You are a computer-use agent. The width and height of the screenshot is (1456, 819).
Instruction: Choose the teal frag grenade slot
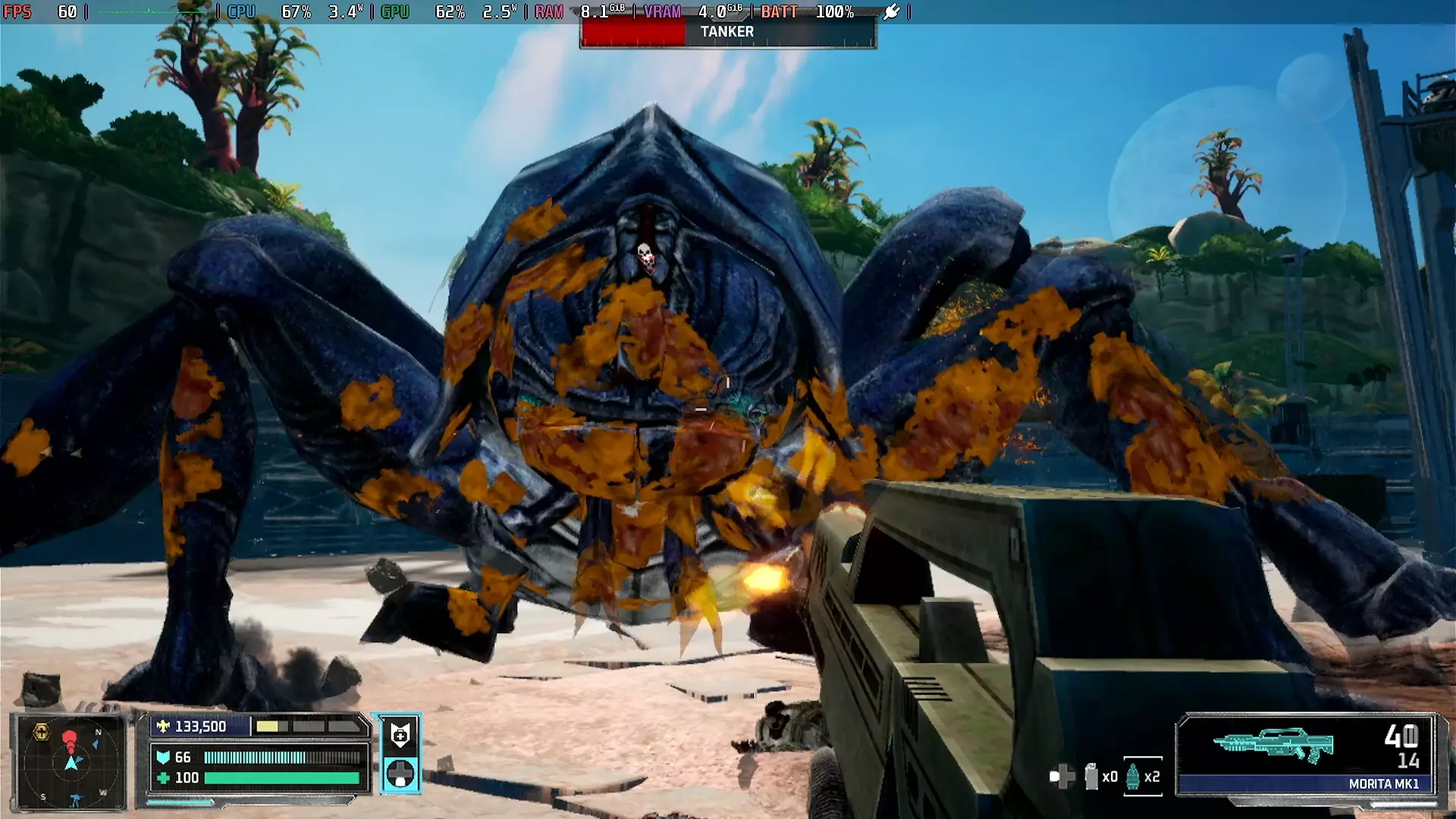click(x=1132, y=777)
